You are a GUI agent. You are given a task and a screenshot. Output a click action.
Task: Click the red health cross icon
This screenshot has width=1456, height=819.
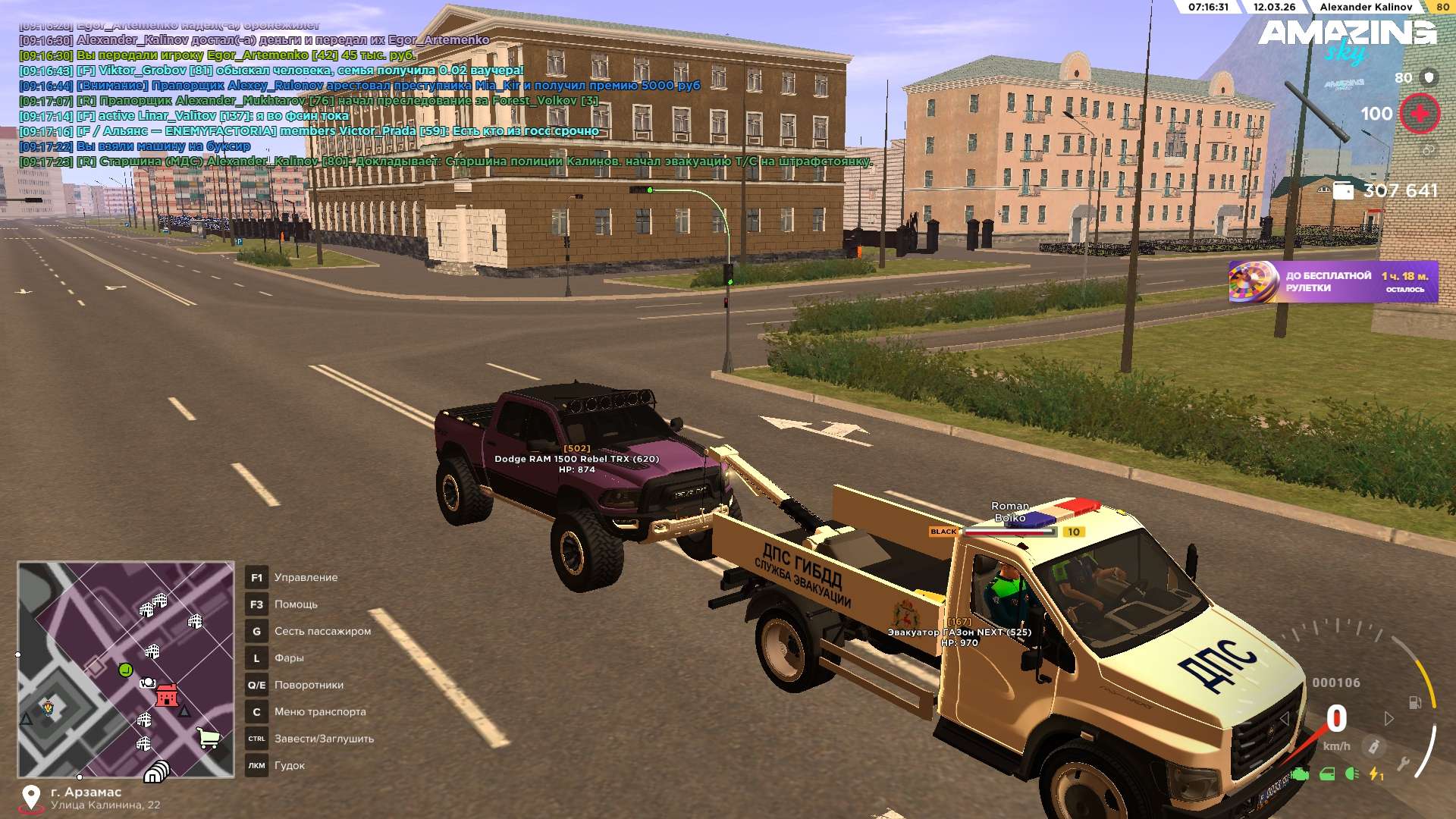click(1419, 114)
